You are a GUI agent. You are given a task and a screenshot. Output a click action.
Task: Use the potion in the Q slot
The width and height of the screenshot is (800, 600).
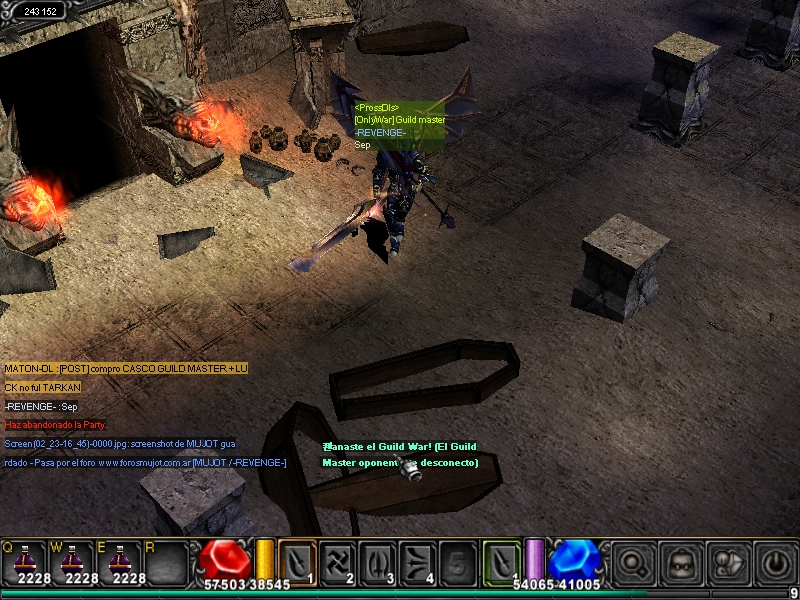coord(24,561)
